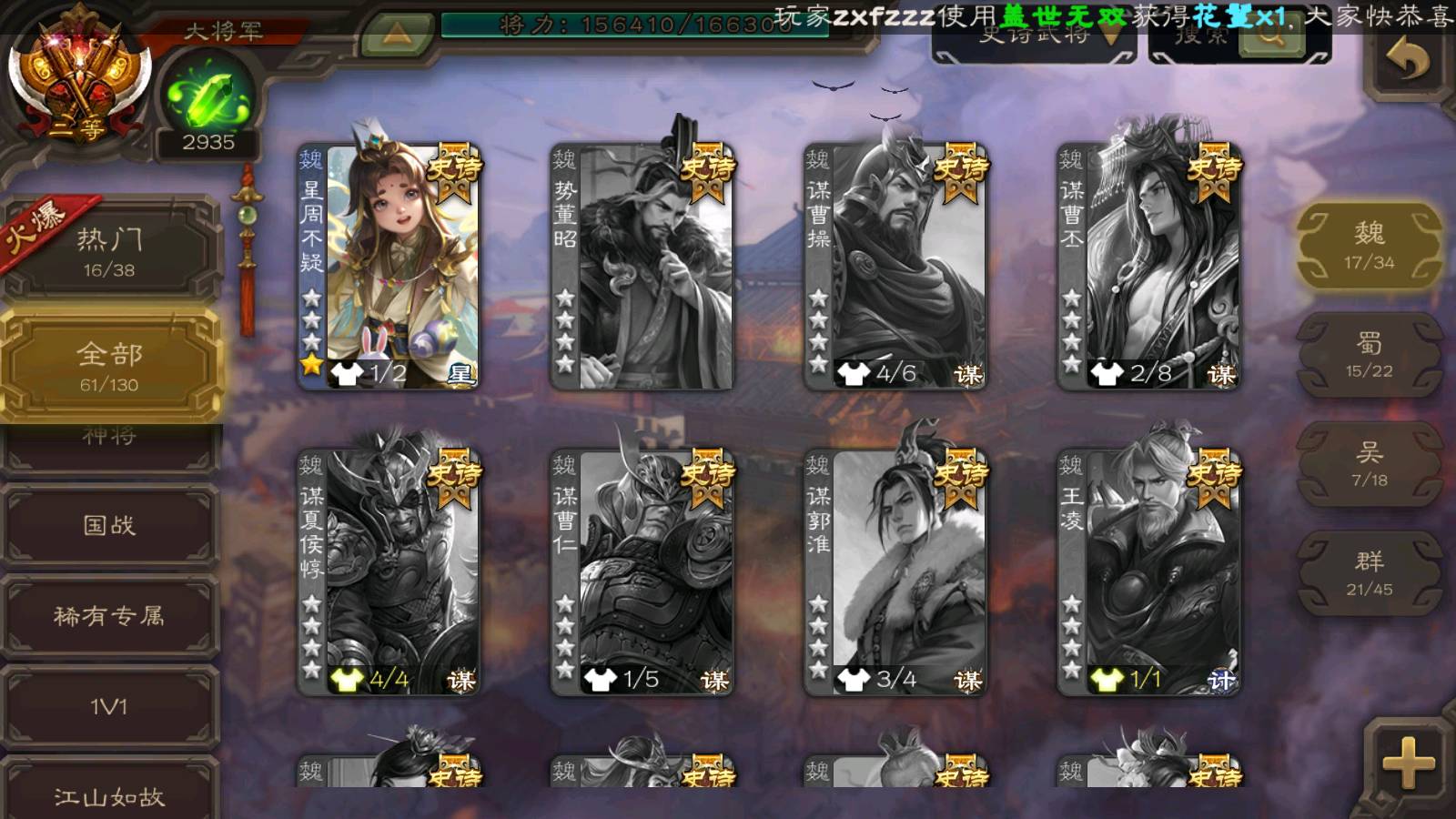Open the 势董昭 general card

642,268
